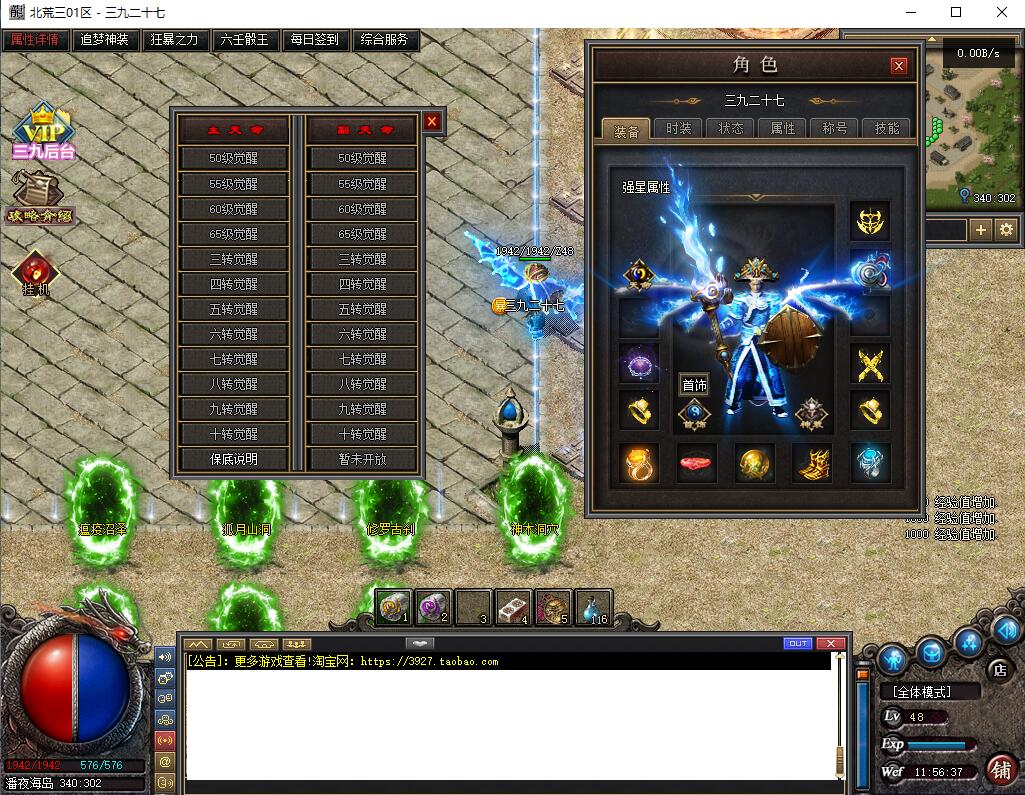Choose 保底说明 in the awakening panel
The image size is (1025, 795).
(234, 459)
